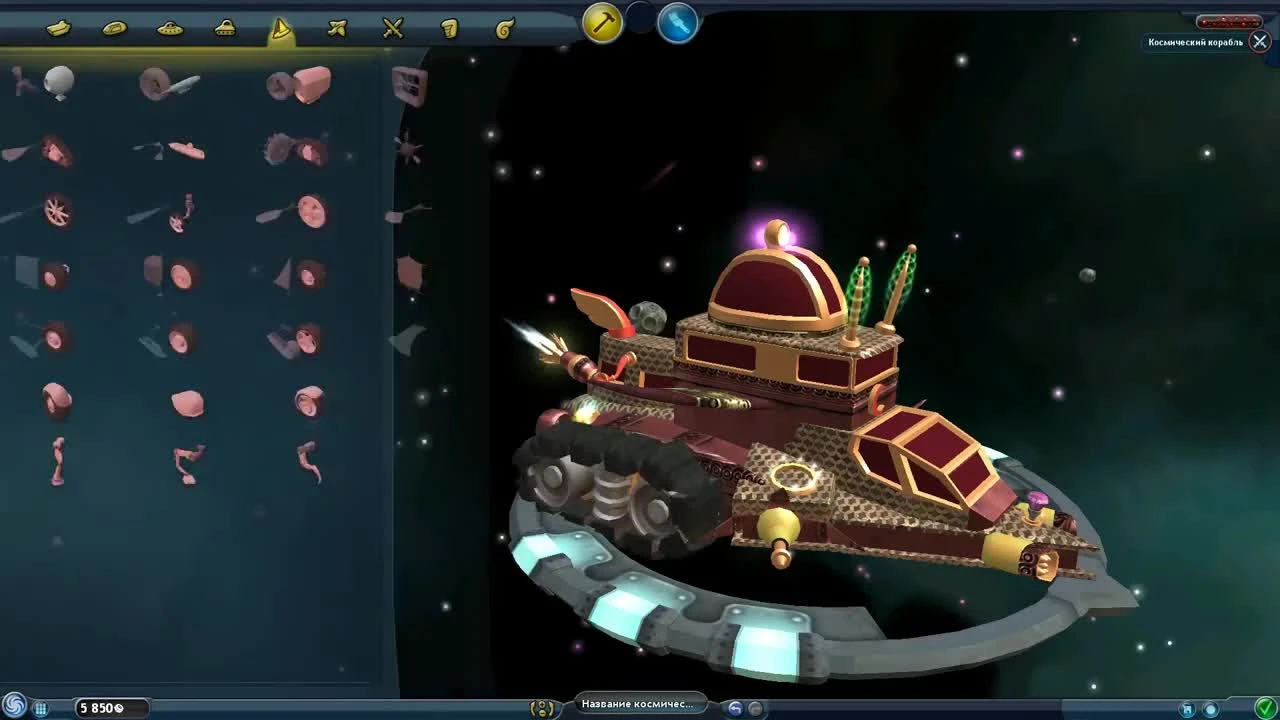Select the wheel part thumbnail in the palette
This screenshot has width=1280, height=720.
[x=57, y=213]
